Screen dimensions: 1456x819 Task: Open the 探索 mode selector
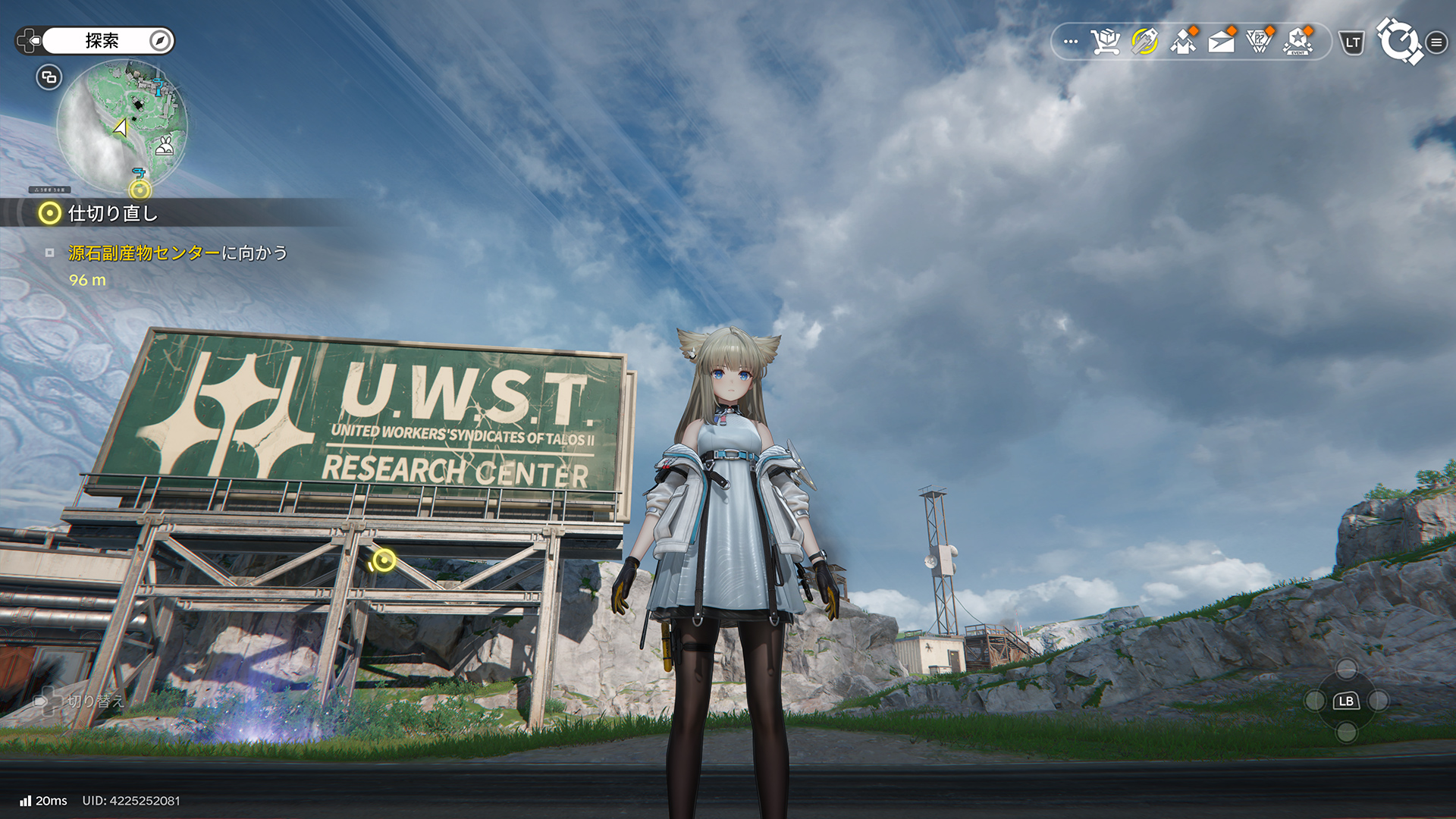click(x=102, y=41)
